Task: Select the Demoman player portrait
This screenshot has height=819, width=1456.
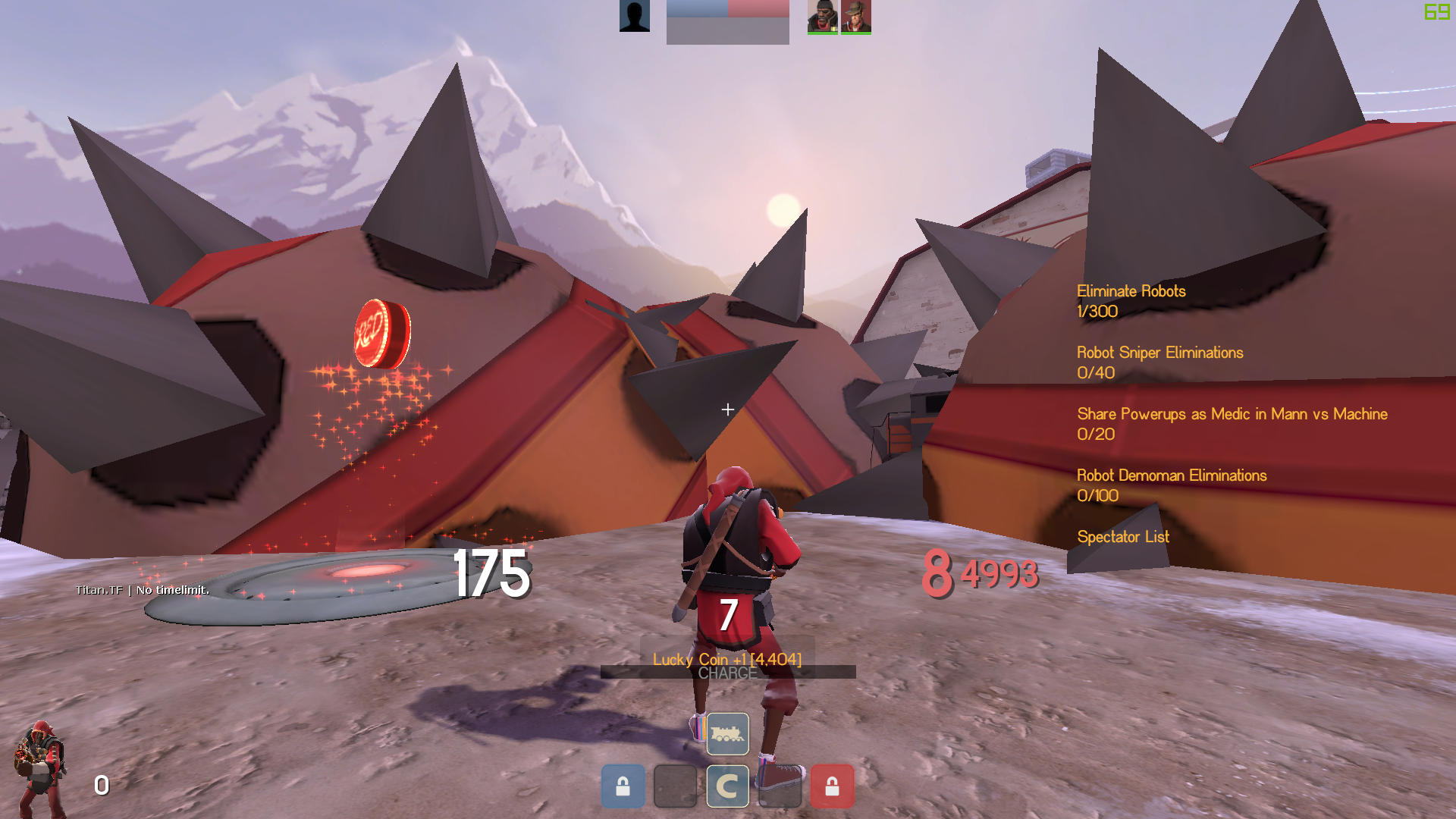Action: point(823,17)
